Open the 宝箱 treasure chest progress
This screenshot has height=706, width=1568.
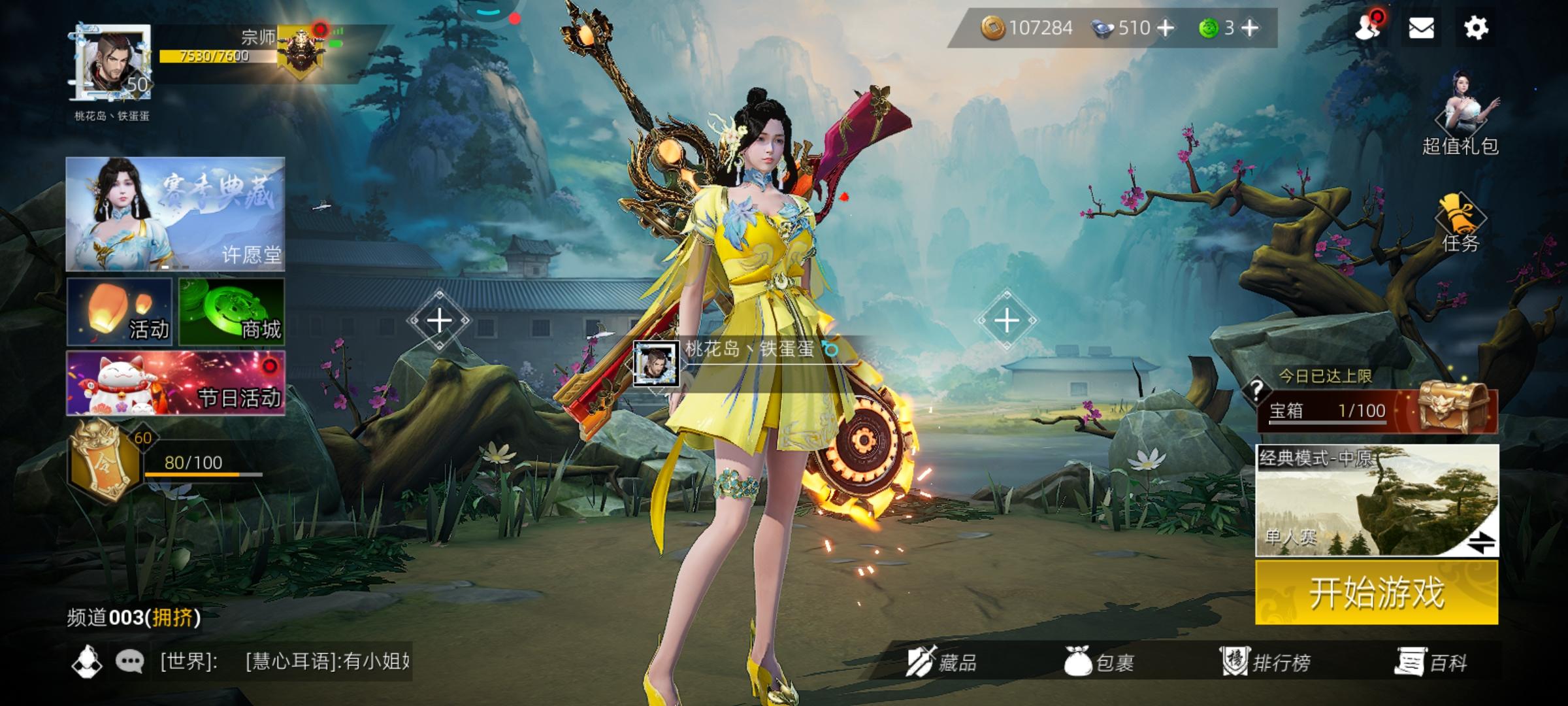pos(1376,411)
